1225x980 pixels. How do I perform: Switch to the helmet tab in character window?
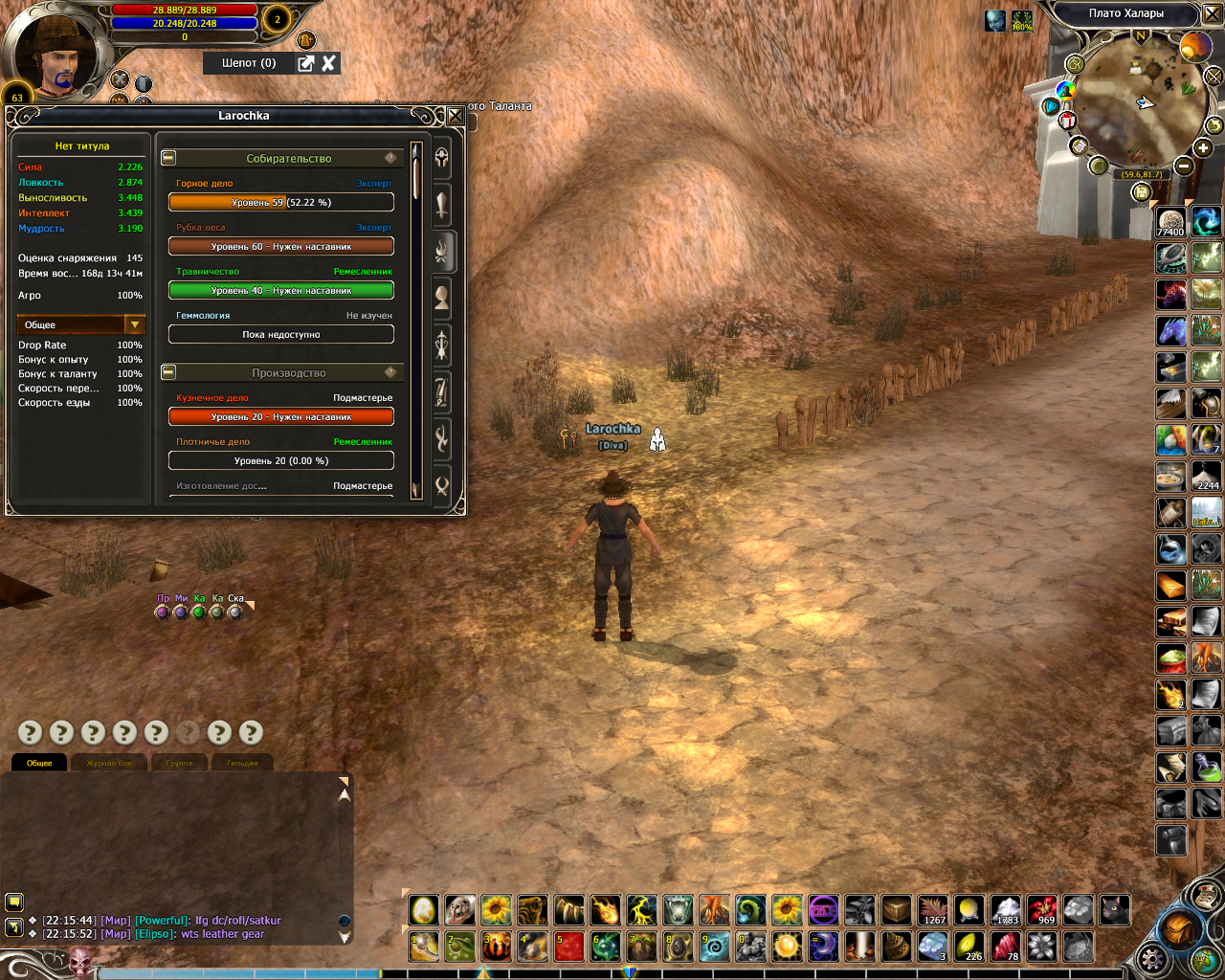[x=441, y=158]
